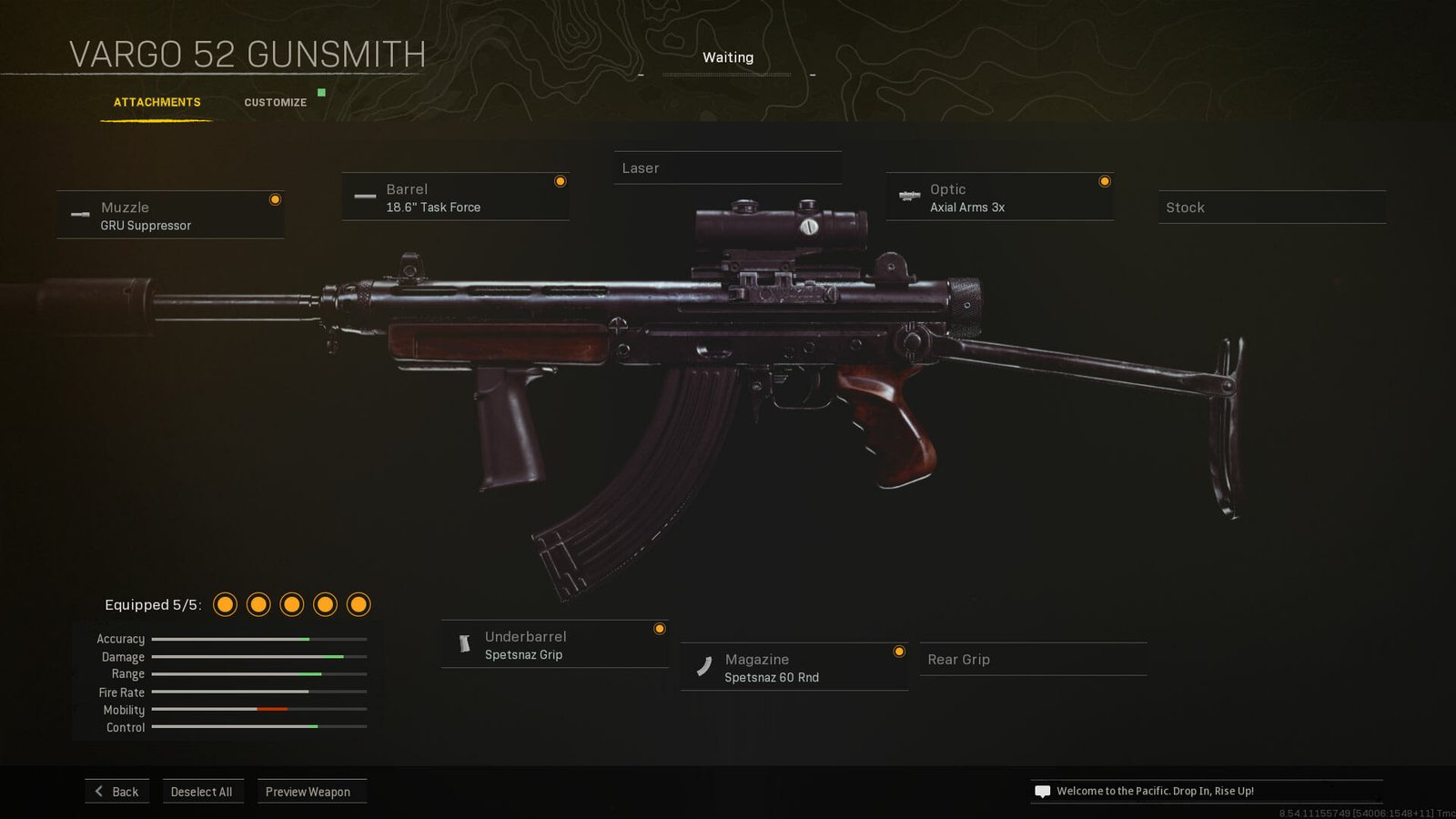Choose the empty Stock slot
The image size is (1456, 819).
(x=1271, y=207)
